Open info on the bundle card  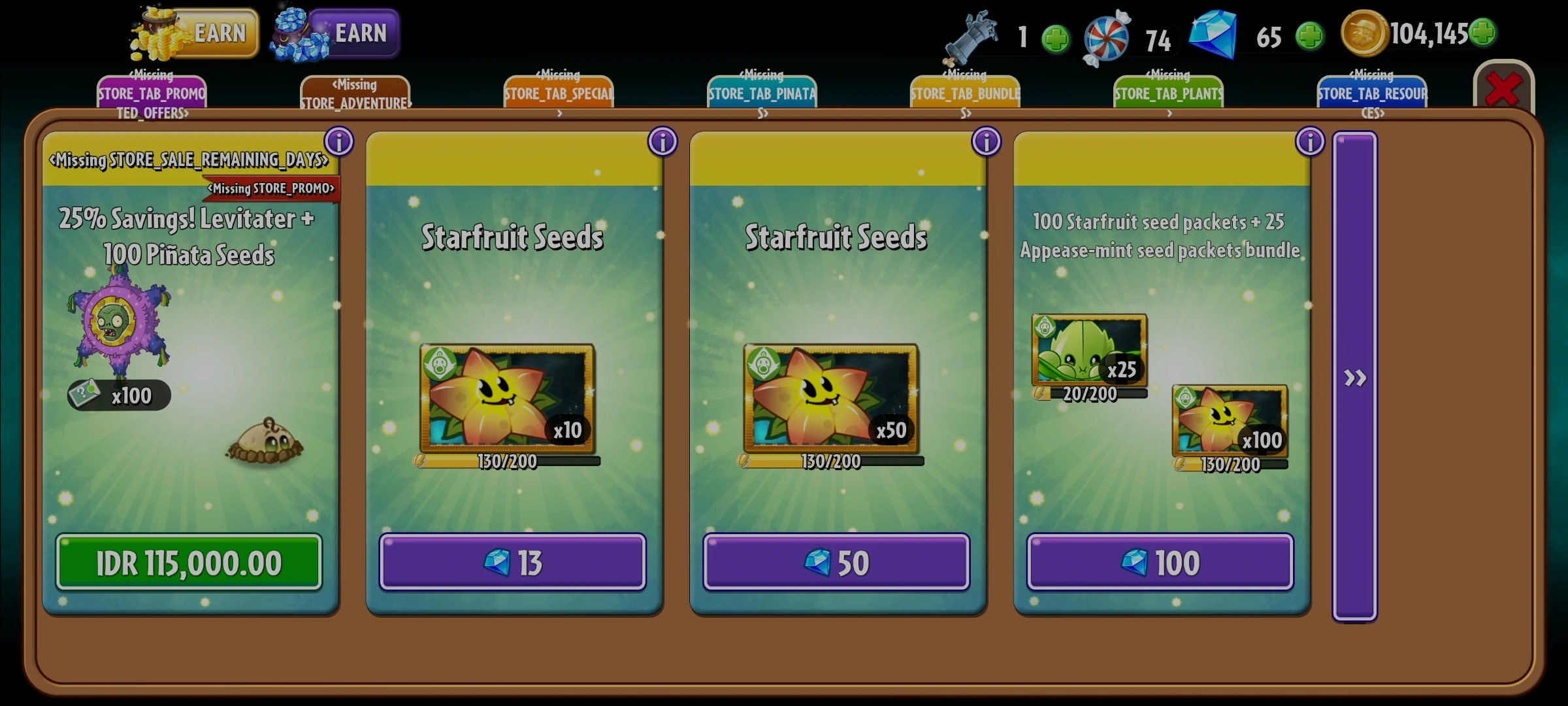1310,141
